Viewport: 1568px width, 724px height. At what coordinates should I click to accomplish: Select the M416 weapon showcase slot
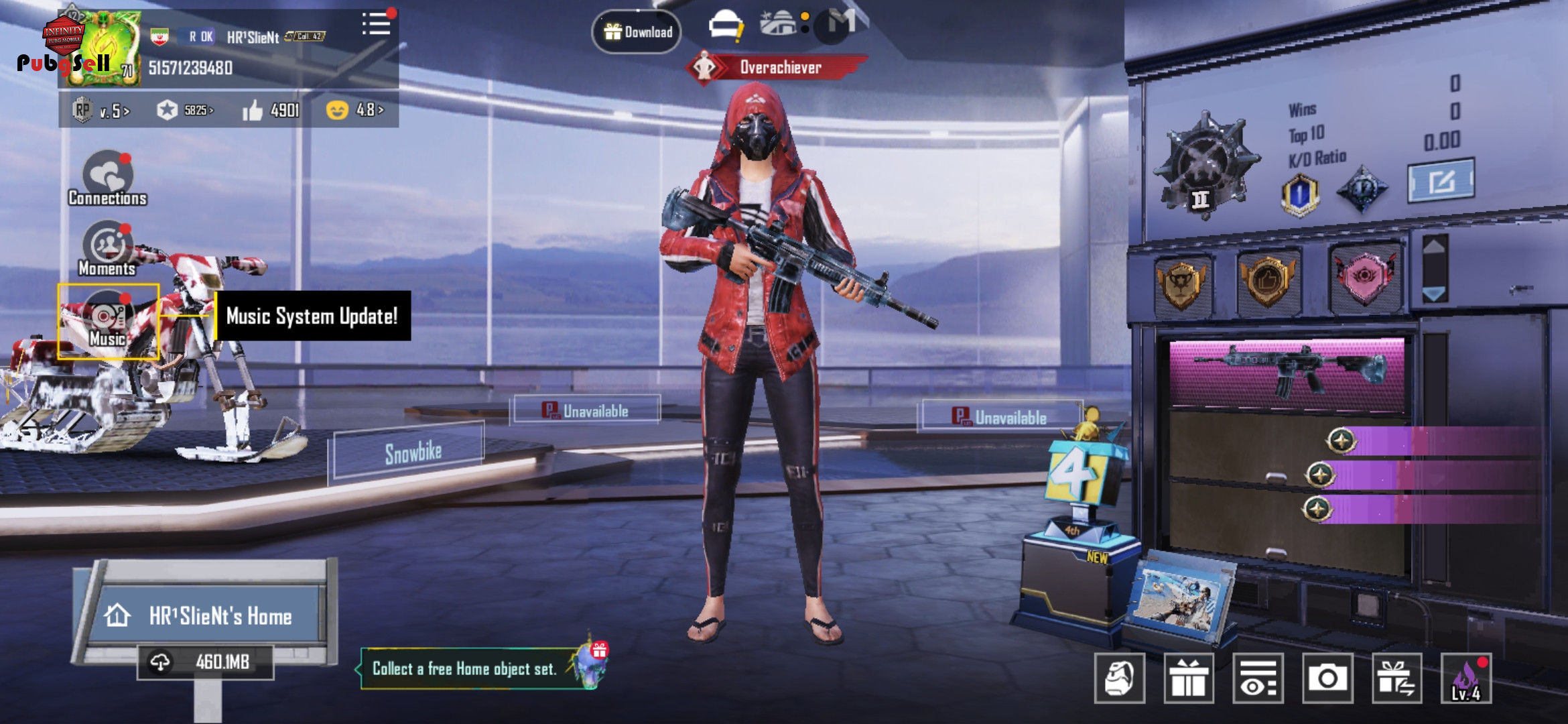coord(1287,372)
